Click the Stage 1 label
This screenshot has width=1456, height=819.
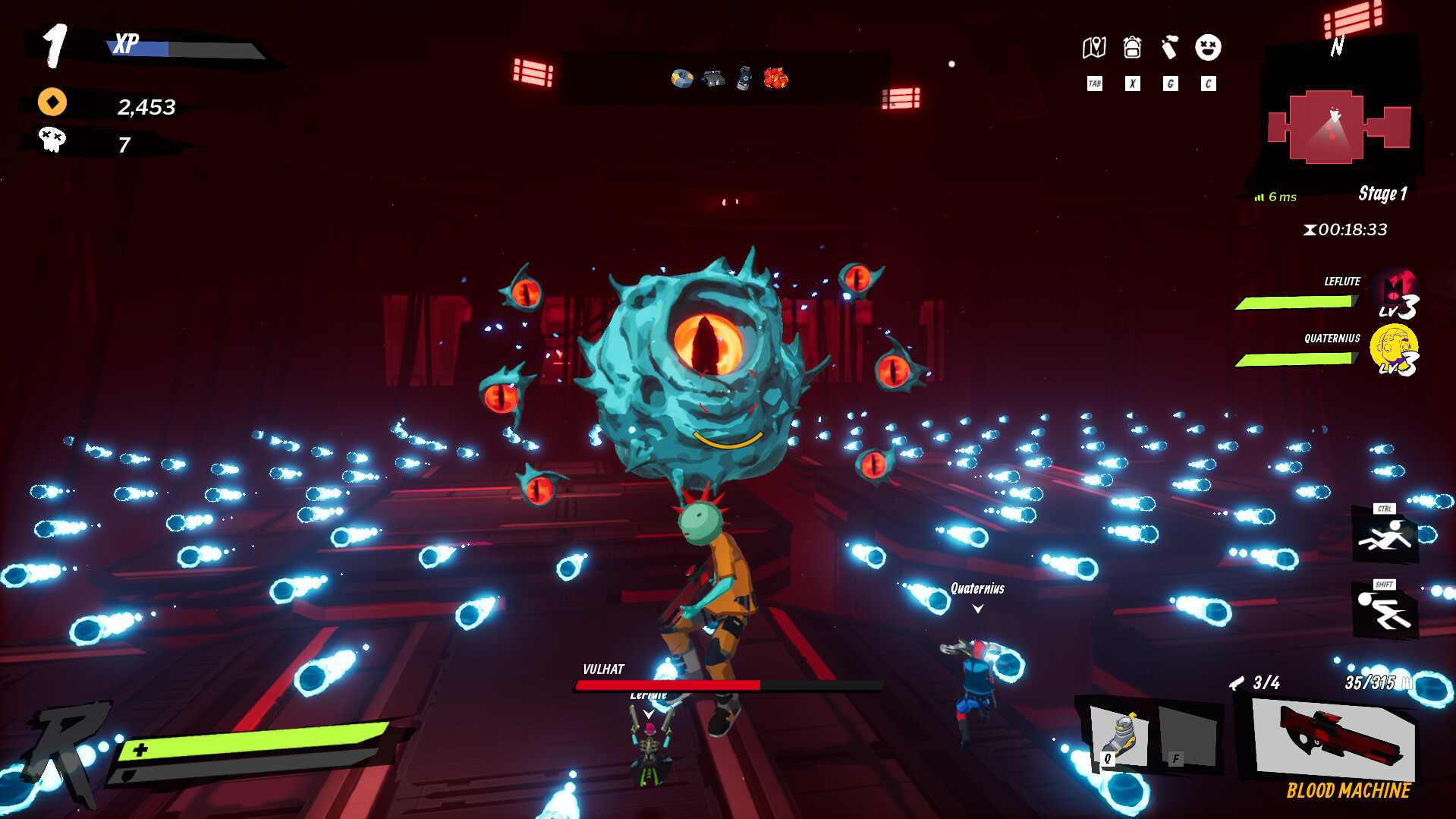tap(1383, 194)
